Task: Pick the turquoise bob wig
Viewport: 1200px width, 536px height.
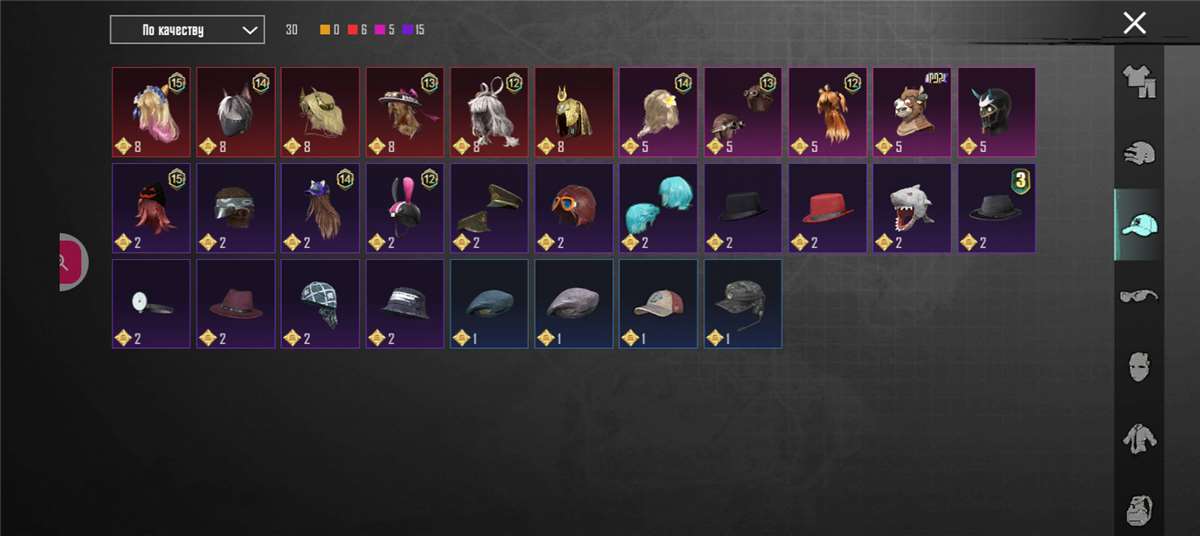Action: tap(658, 208)
